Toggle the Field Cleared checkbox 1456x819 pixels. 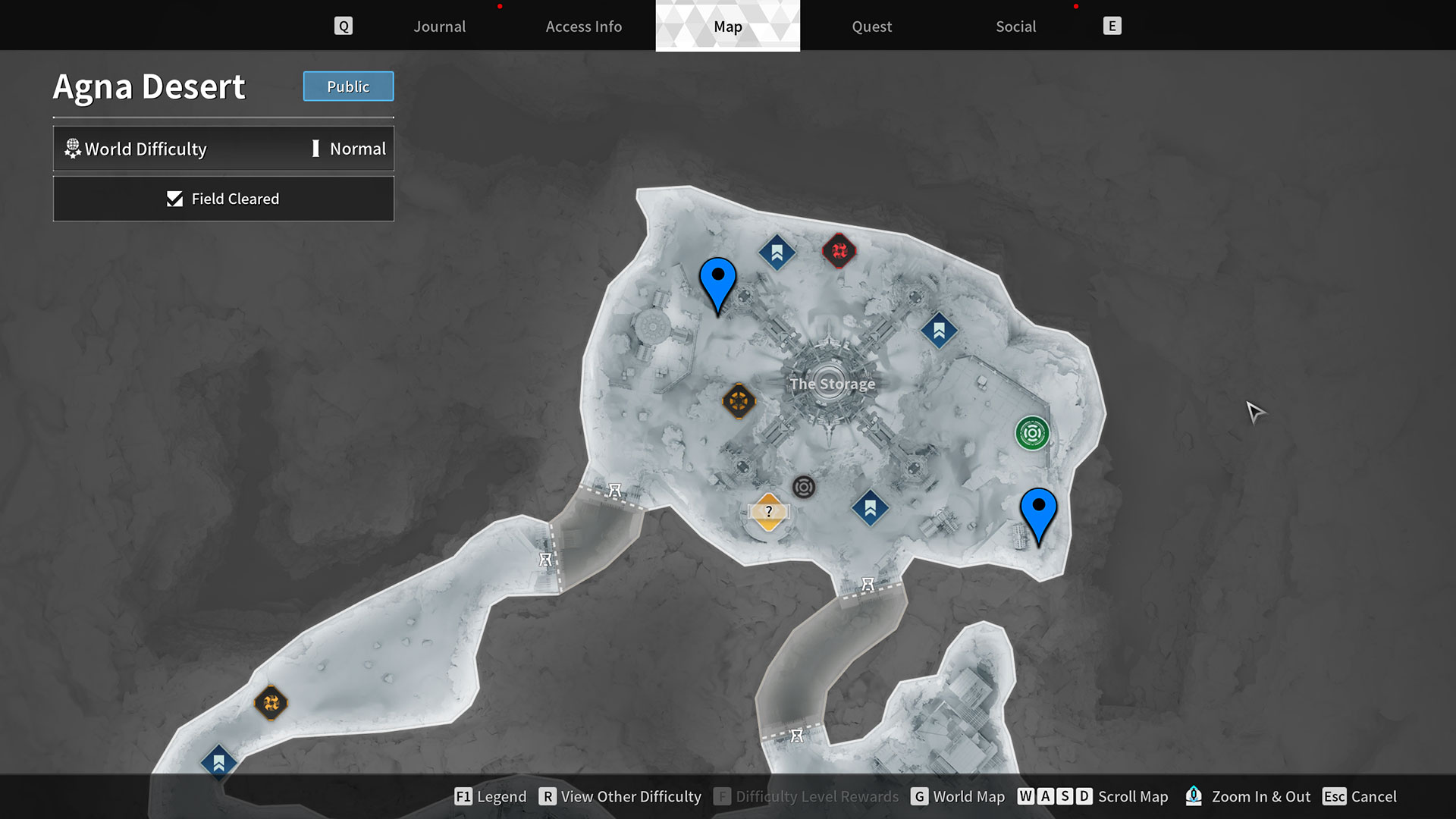(175, 199)
